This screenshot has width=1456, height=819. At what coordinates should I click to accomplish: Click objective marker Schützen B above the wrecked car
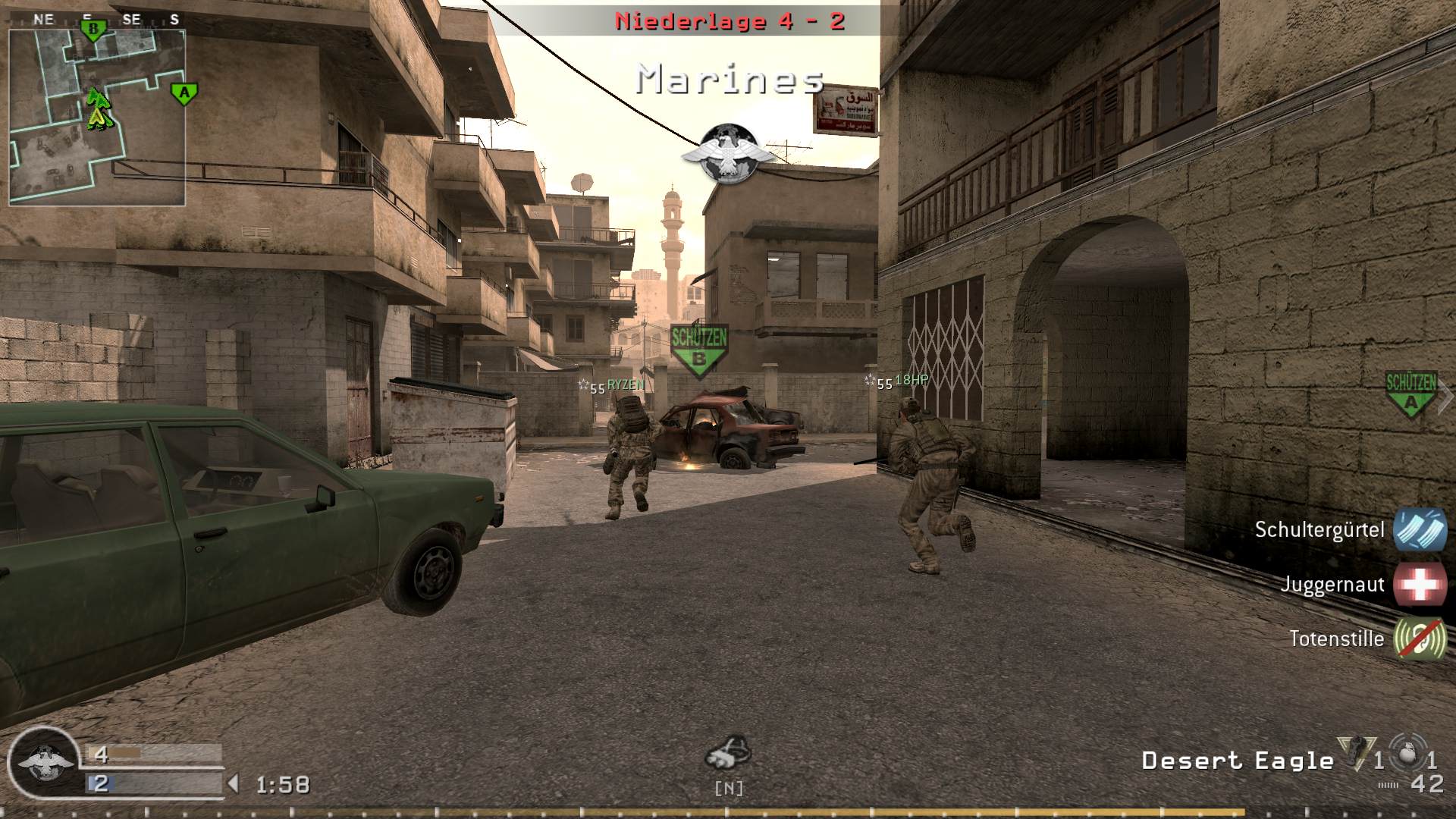pyautogui.click(x=699, y=345)
